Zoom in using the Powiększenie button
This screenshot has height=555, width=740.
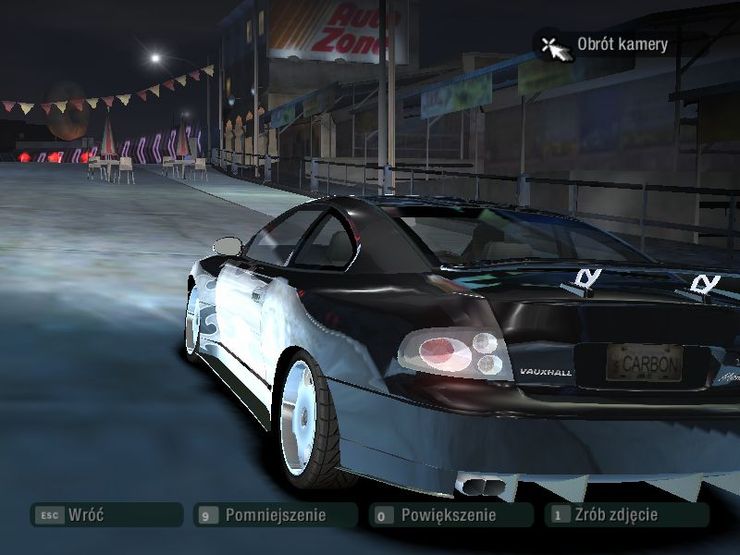(x=449, y=516)
